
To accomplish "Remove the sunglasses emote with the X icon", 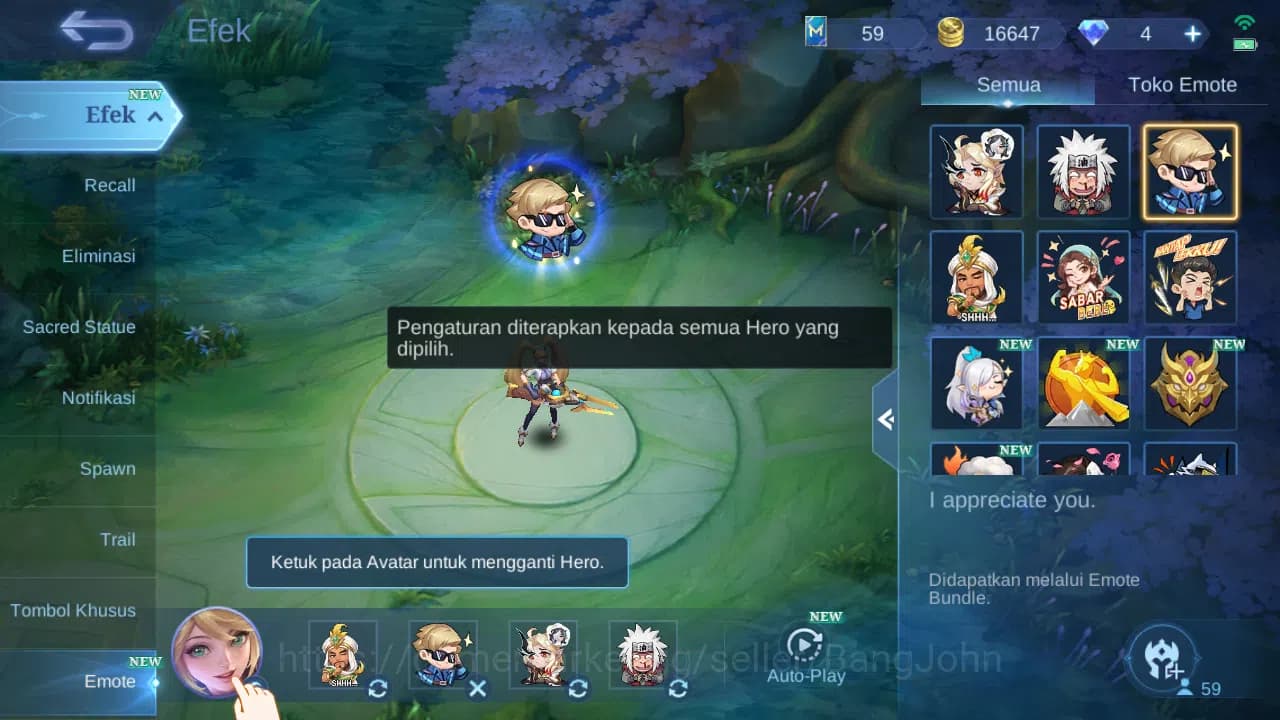I will click(x=477, y=688).
